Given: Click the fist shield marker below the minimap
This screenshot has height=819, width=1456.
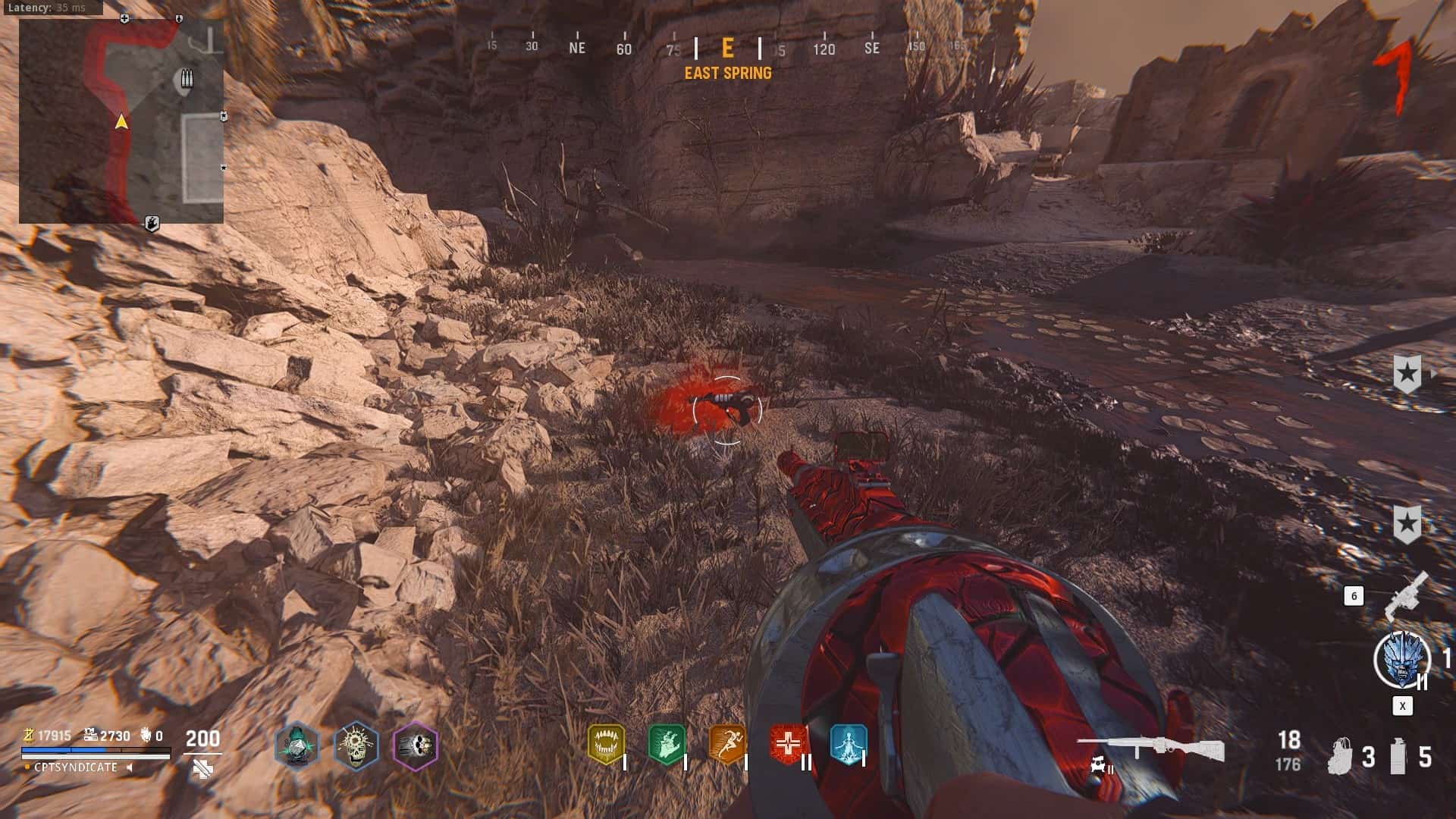Looking at the screenshot, I should click(x=152, y=224).
